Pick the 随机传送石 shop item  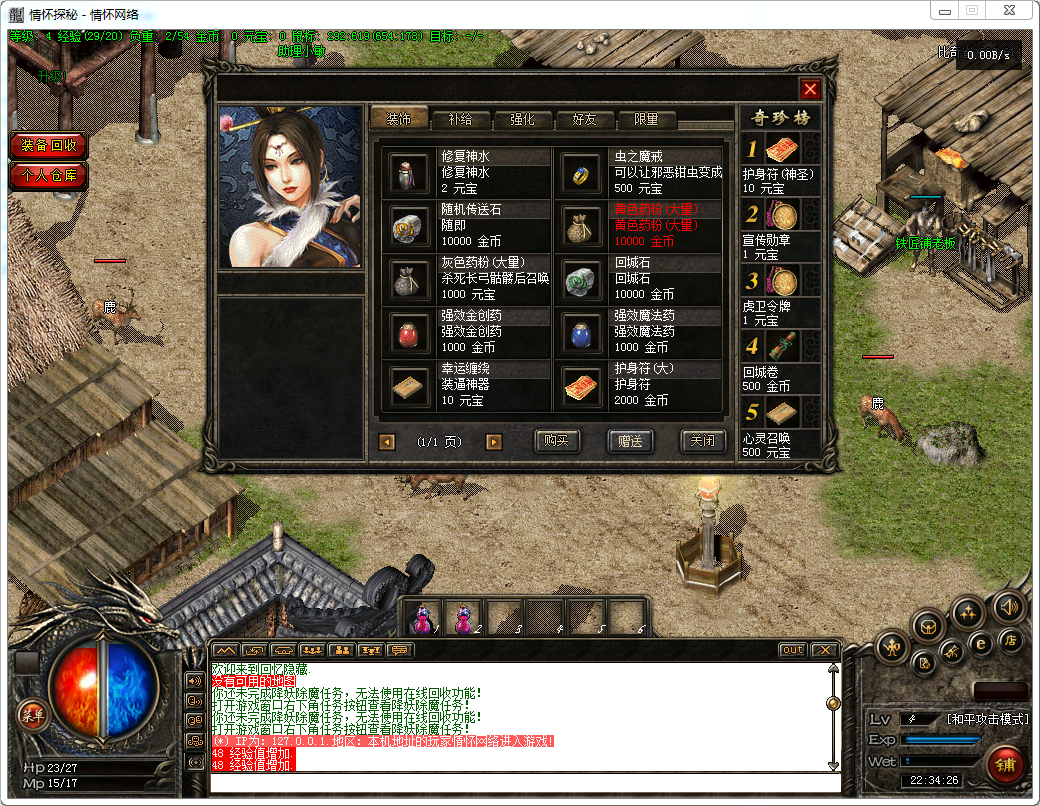click(409, 226)
